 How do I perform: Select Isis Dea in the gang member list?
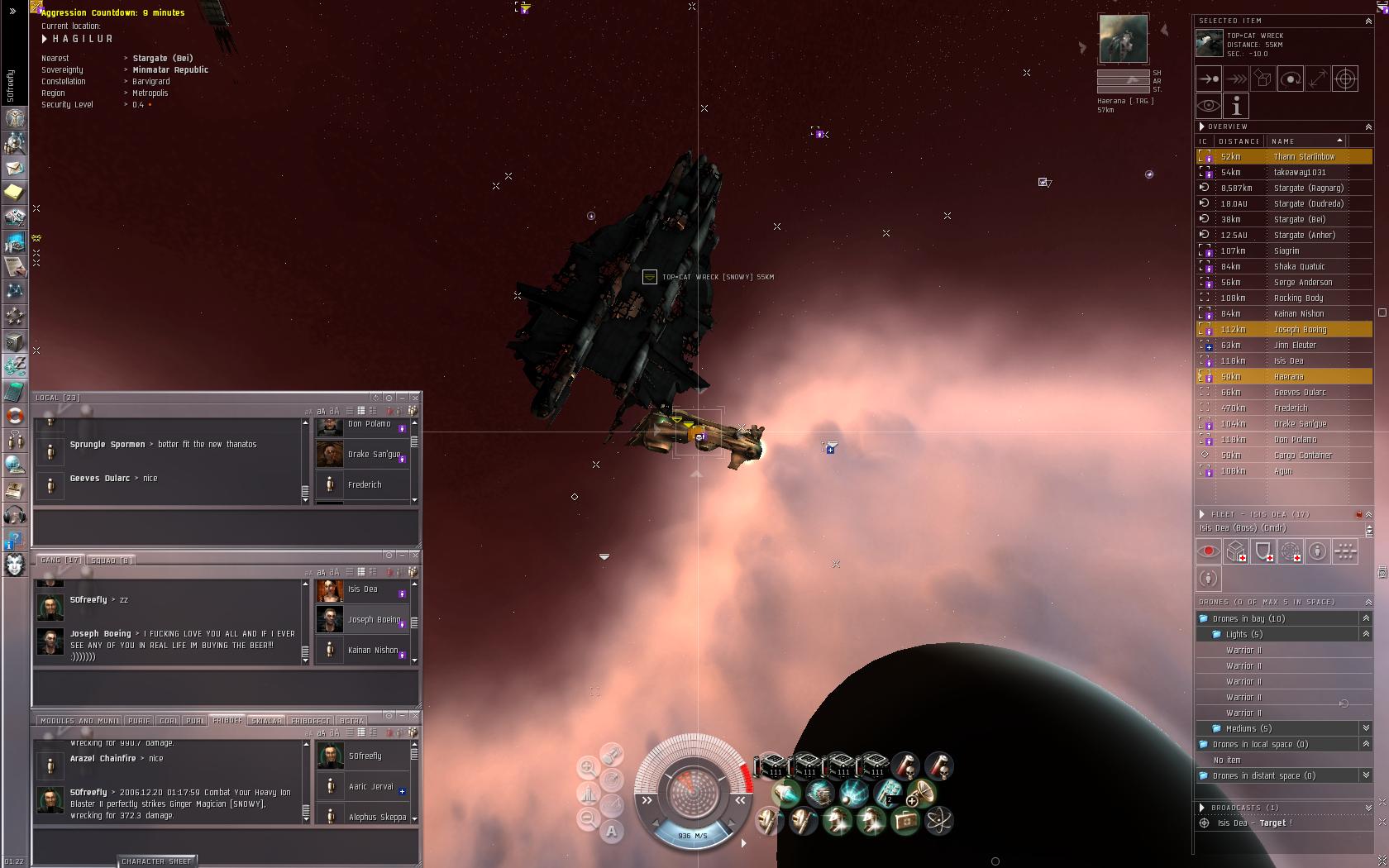[362, 589]
